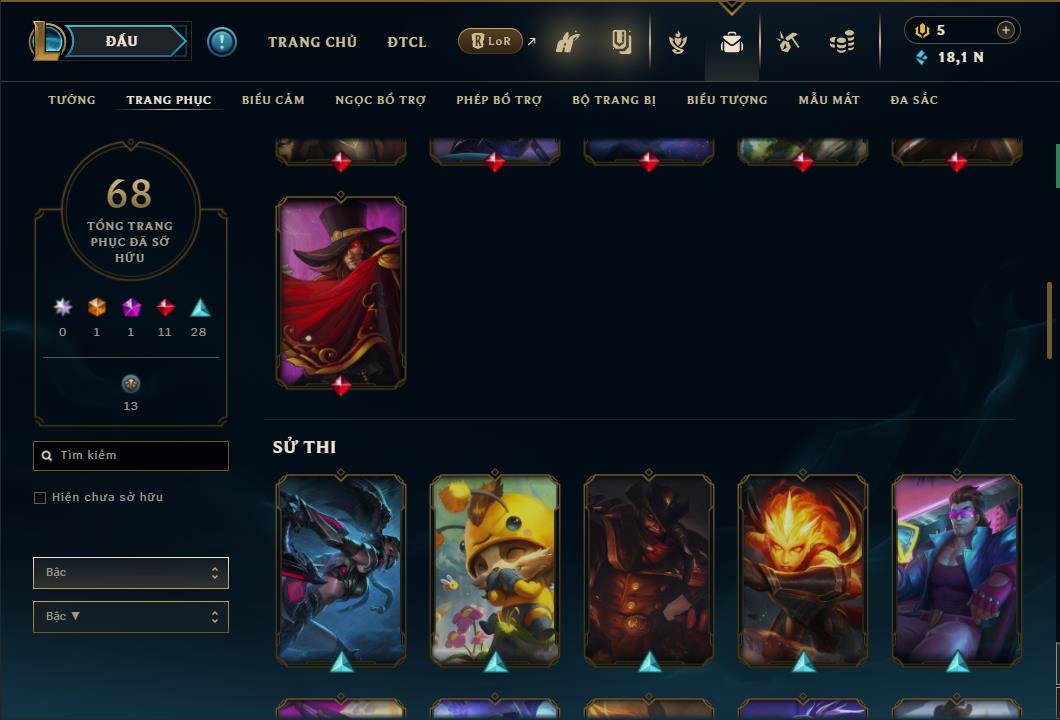
Task: Click the ĐẤU play button
Action: coord(121,41)
